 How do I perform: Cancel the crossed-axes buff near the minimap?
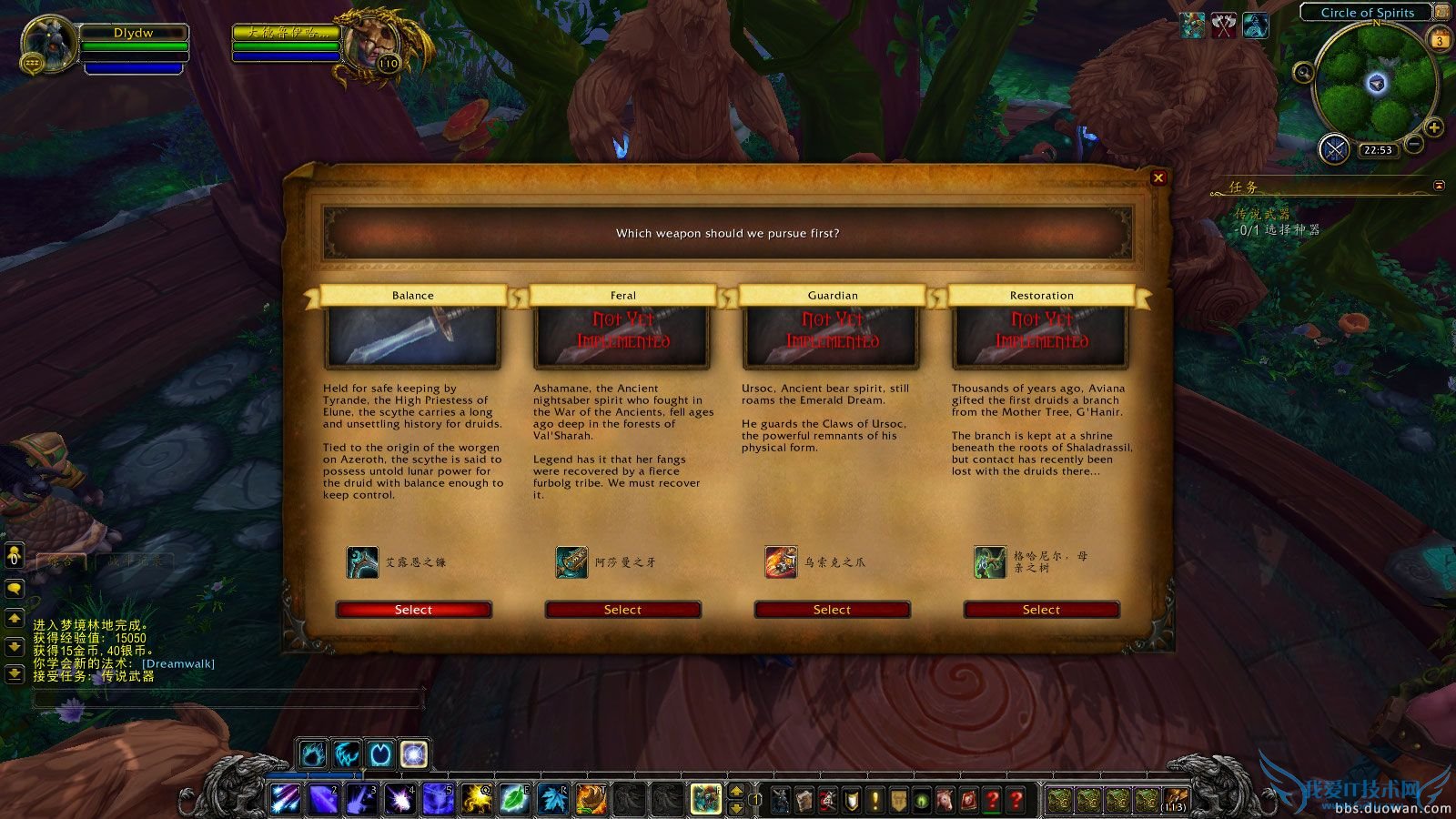click(1223, 25)
